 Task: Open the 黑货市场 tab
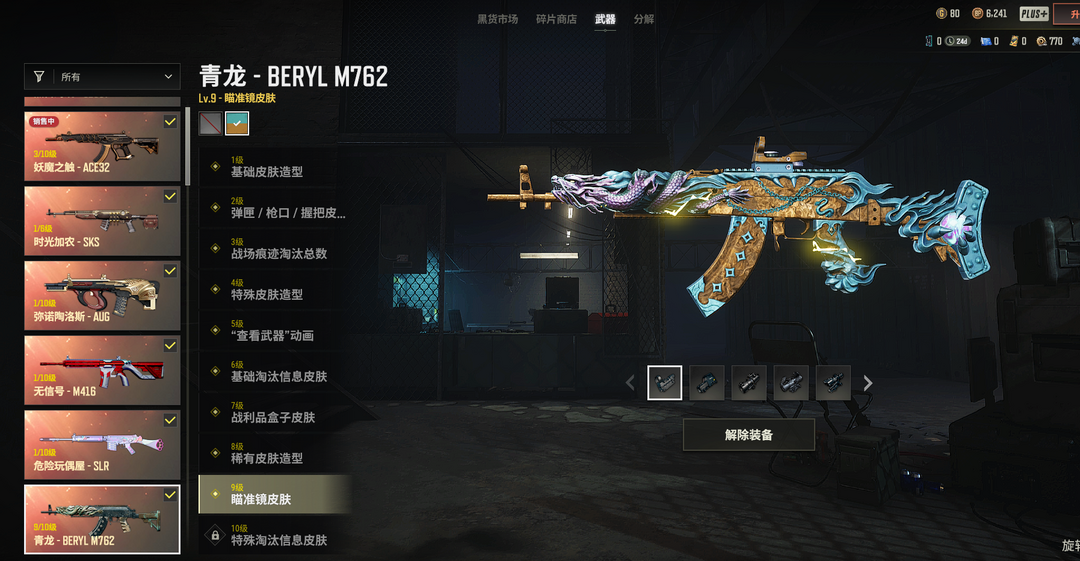coord(497,19)
